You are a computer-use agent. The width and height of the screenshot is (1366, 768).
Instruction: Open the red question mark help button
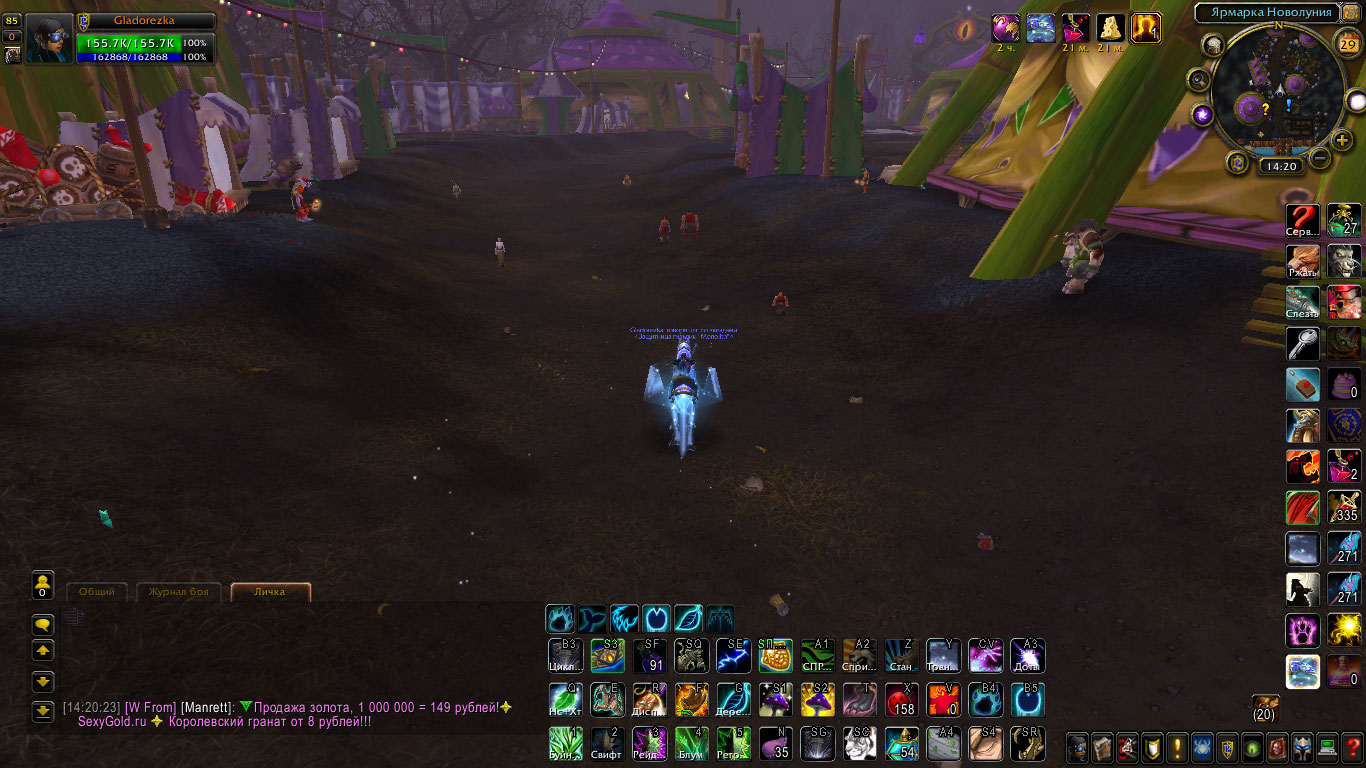1353,747
